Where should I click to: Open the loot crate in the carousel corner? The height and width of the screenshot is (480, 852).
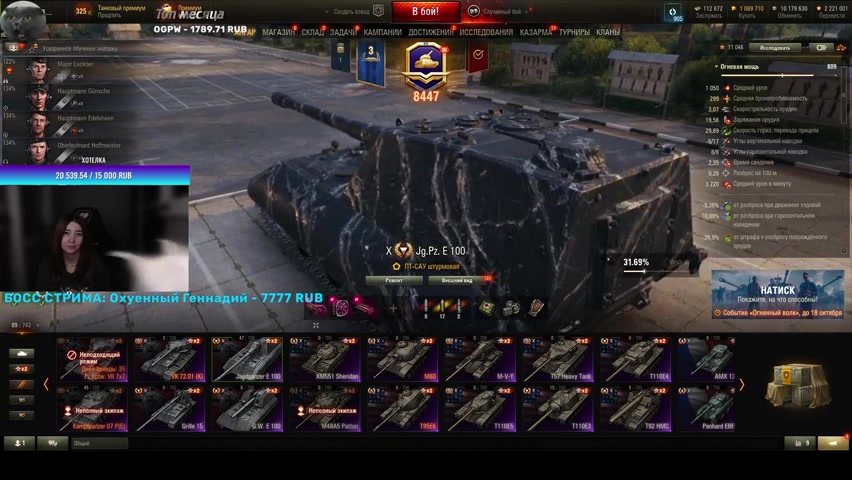point(797,383)
